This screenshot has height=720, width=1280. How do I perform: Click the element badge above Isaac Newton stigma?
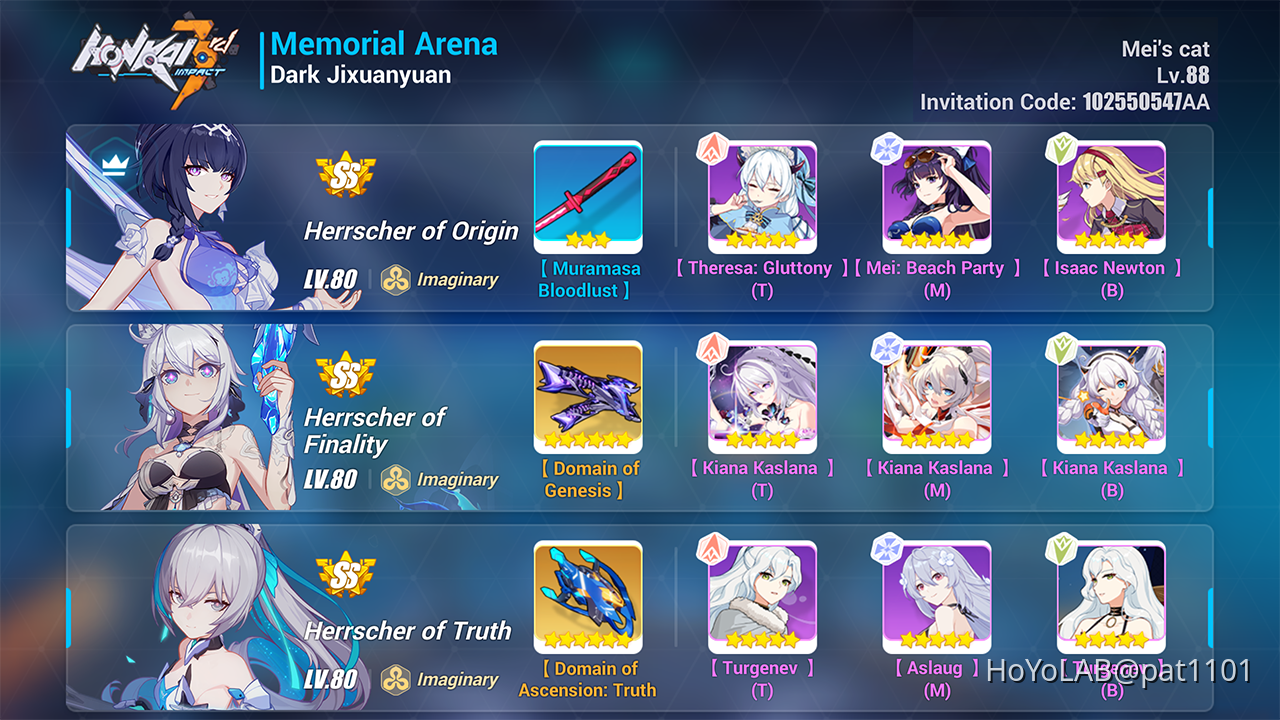click(x=1063, y=148)
